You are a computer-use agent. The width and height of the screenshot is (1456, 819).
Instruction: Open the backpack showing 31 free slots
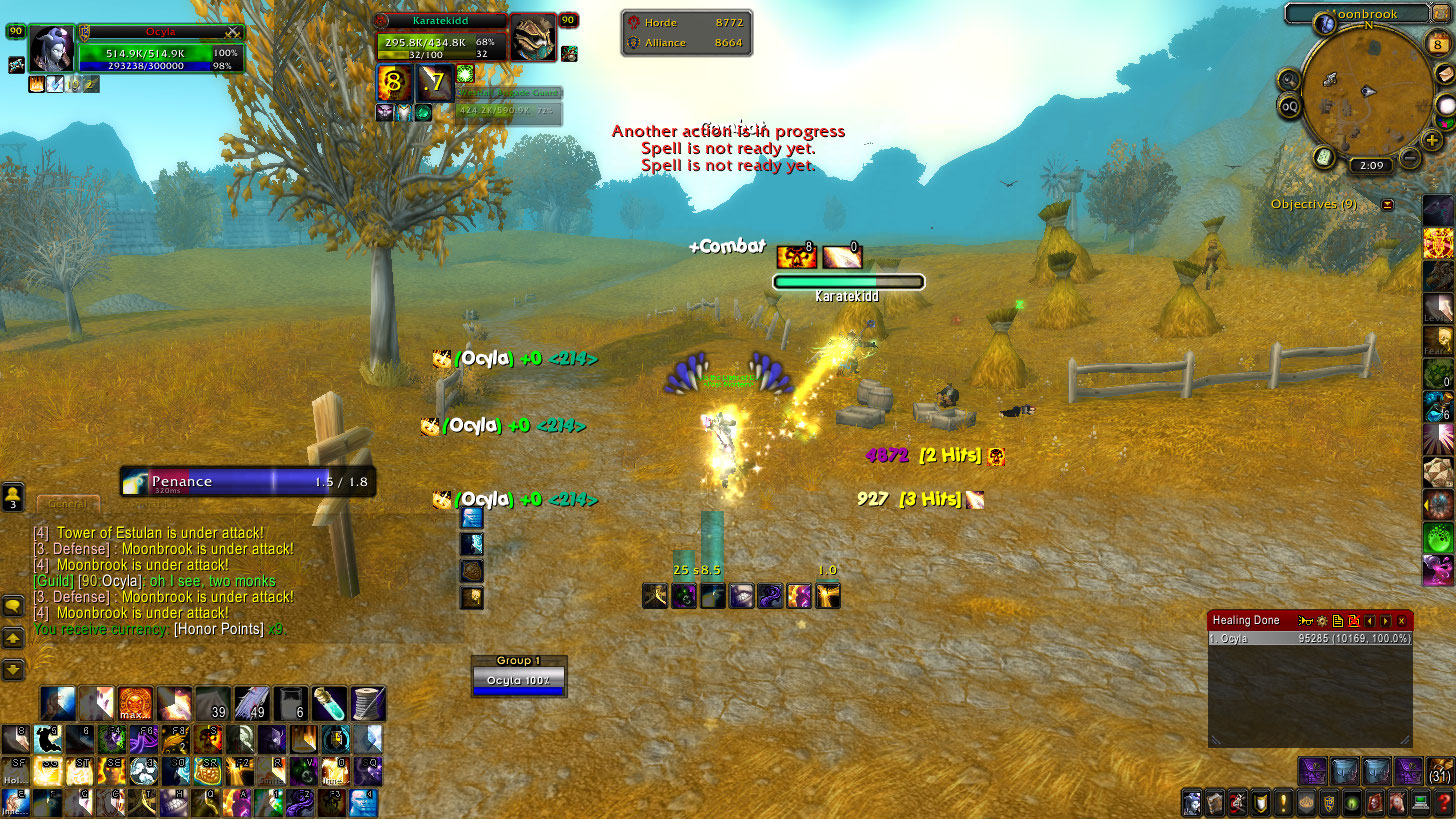point(1440,771)
